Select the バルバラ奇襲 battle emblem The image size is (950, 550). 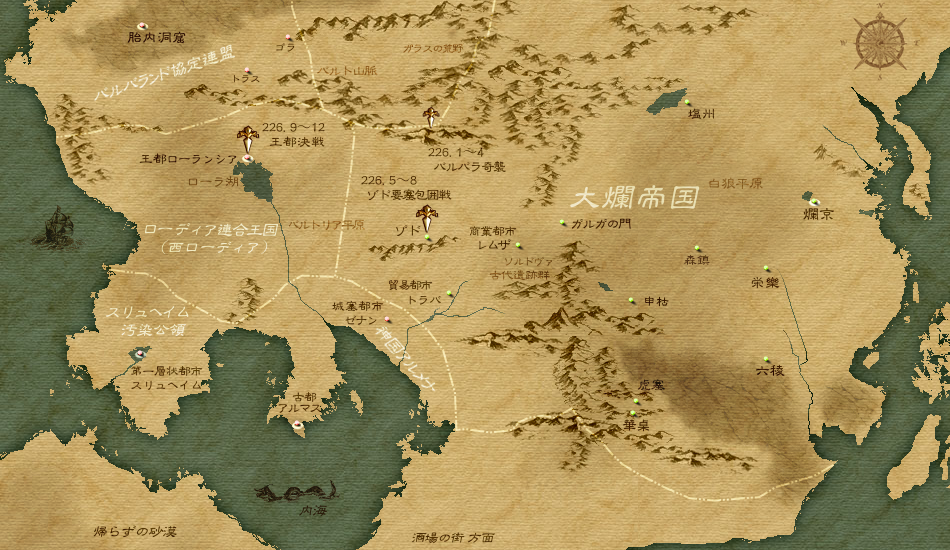(x=431, y=116)
